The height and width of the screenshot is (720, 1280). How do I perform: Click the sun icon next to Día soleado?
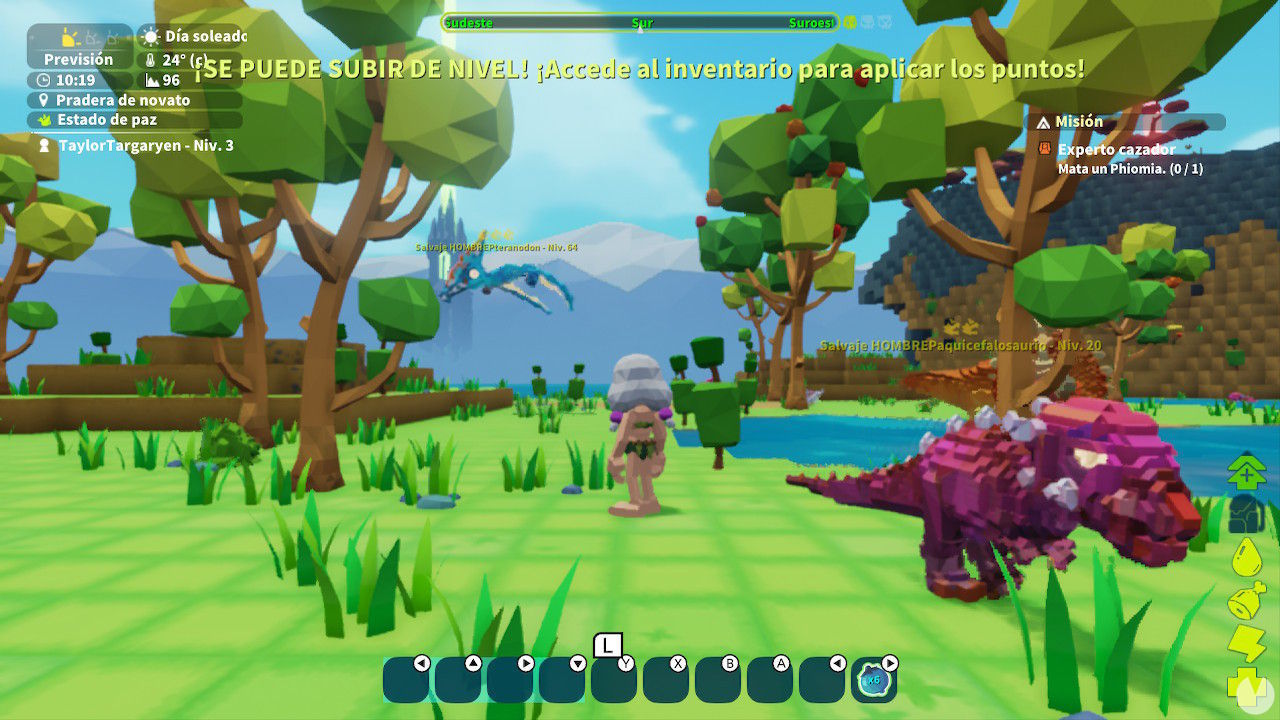(150, 37)
